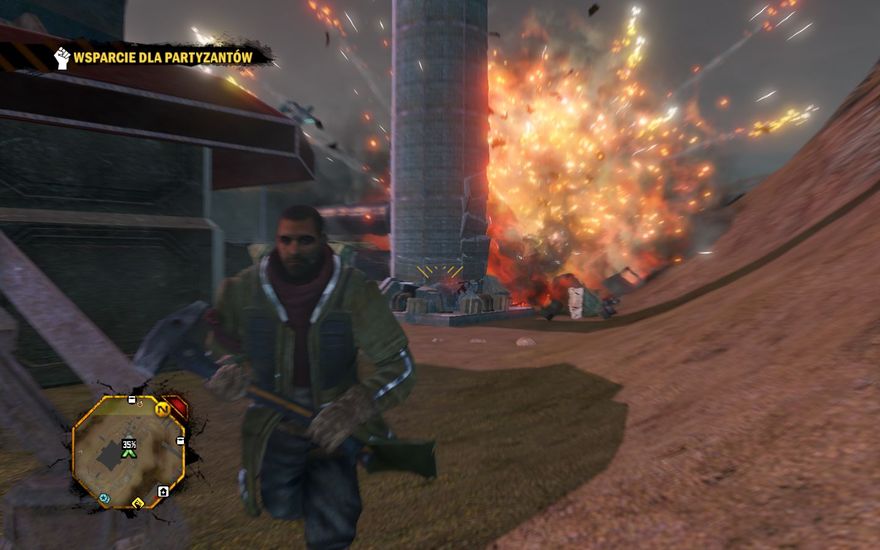Click the white fist icon
Viewport: 880px width, 550px height.
[x=62, y=58]
